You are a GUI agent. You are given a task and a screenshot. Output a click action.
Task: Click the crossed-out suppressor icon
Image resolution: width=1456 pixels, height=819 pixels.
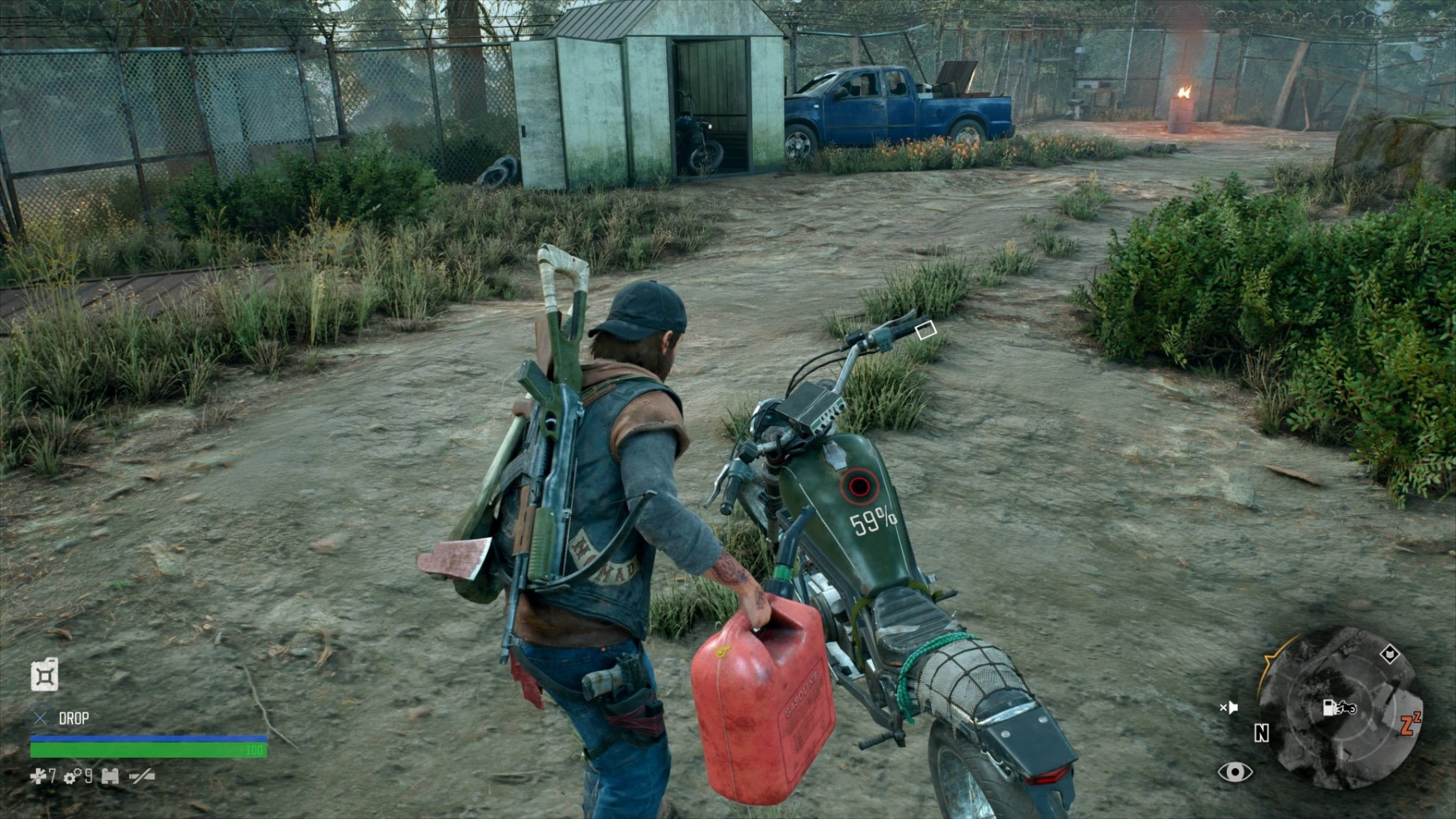point(142,777)
